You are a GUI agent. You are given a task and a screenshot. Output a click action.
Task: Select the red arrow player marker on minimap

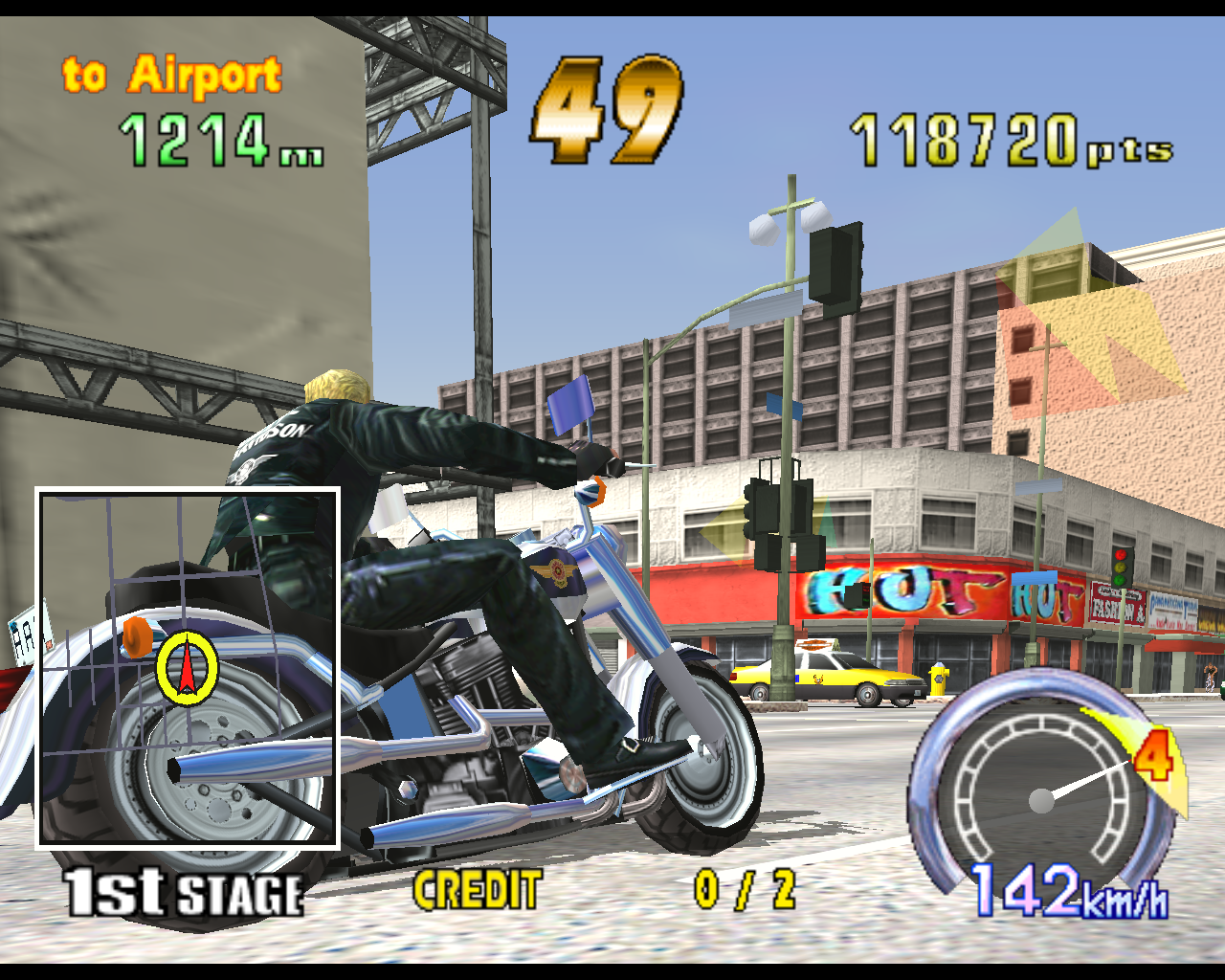click(187, 669)
